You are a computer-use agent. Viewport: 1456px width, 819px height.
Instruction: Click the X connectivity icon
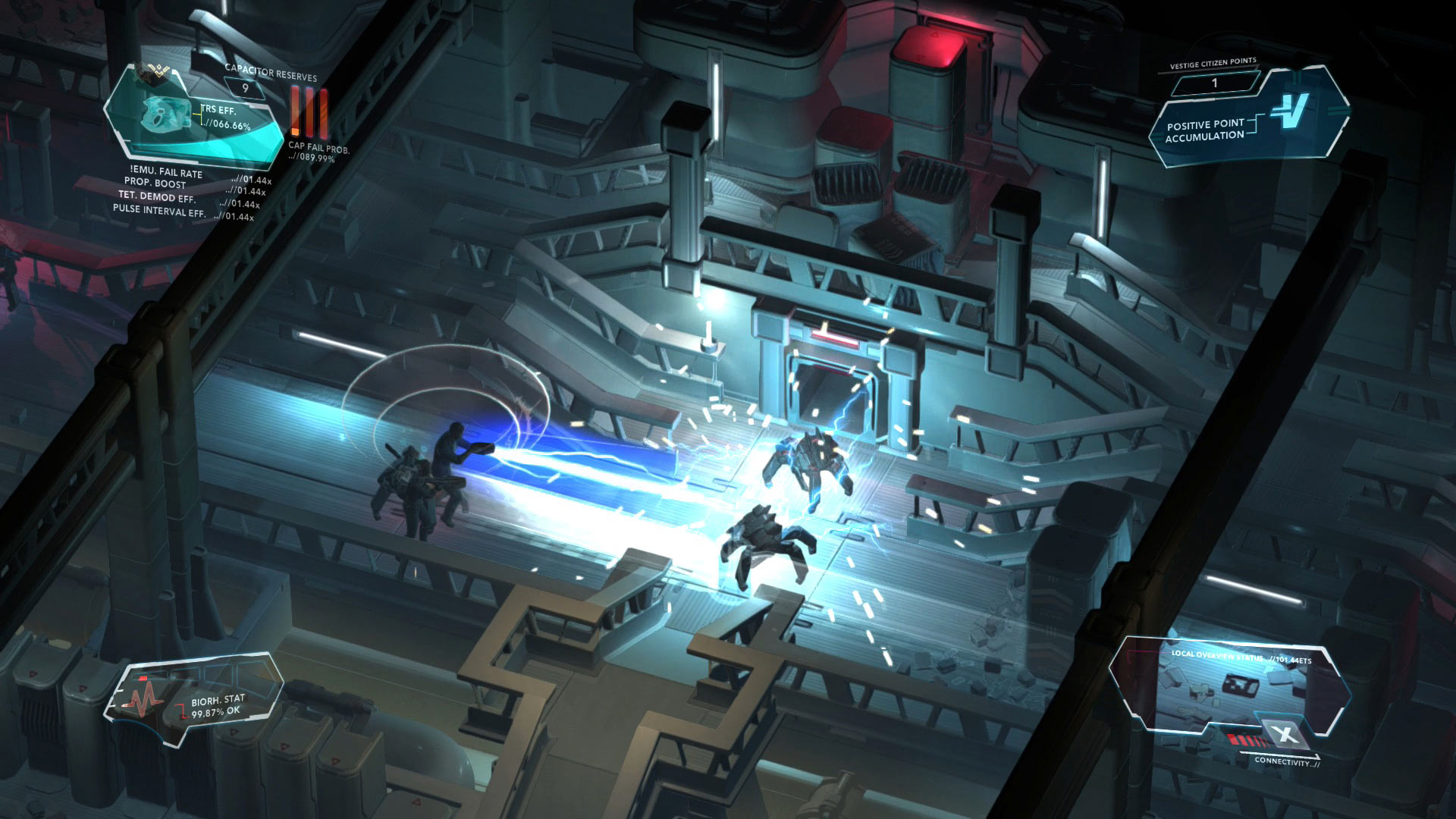(x=1285, y=733)
